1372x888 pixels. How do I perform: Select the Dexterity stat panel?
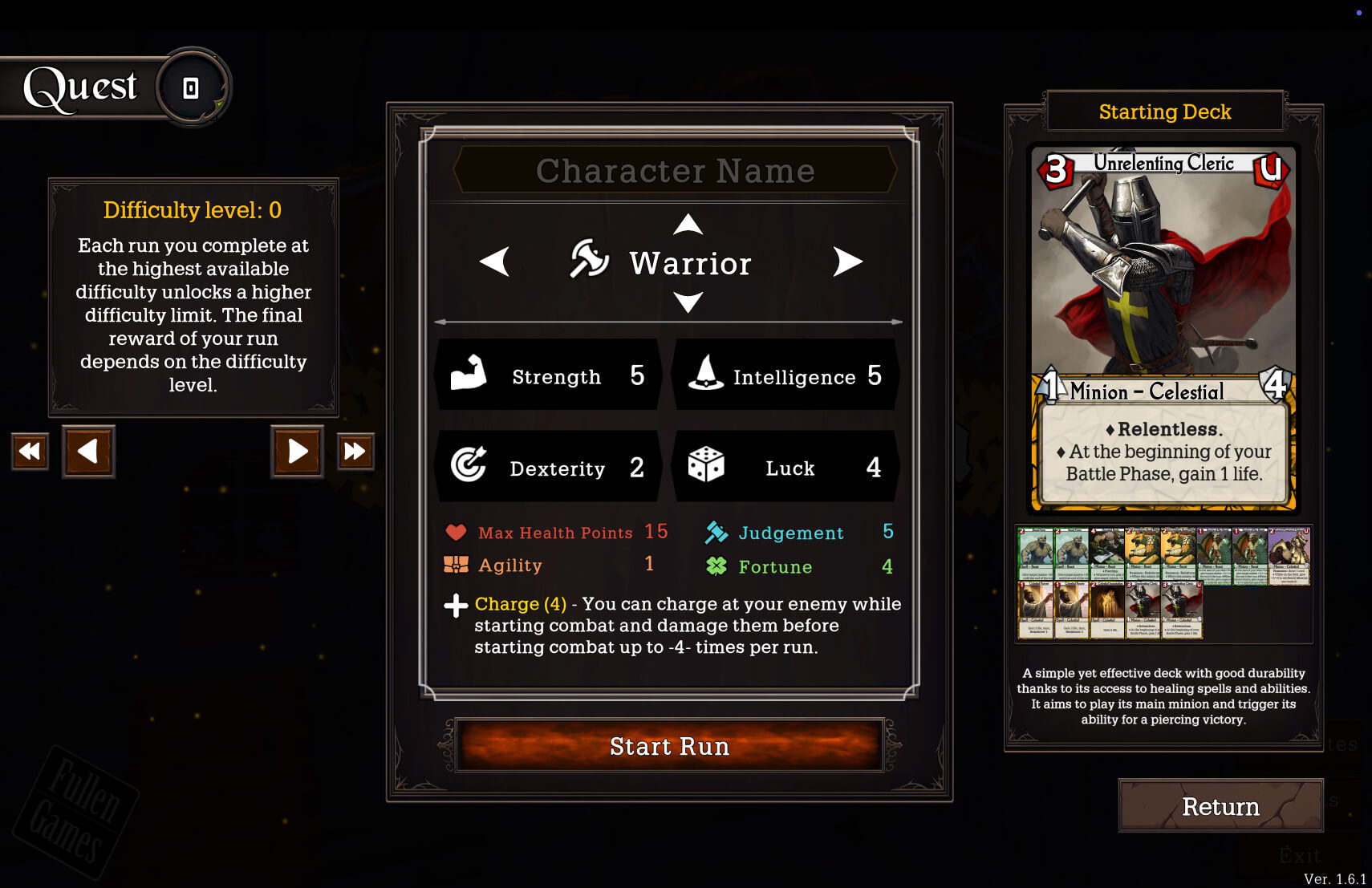point(548,467)
